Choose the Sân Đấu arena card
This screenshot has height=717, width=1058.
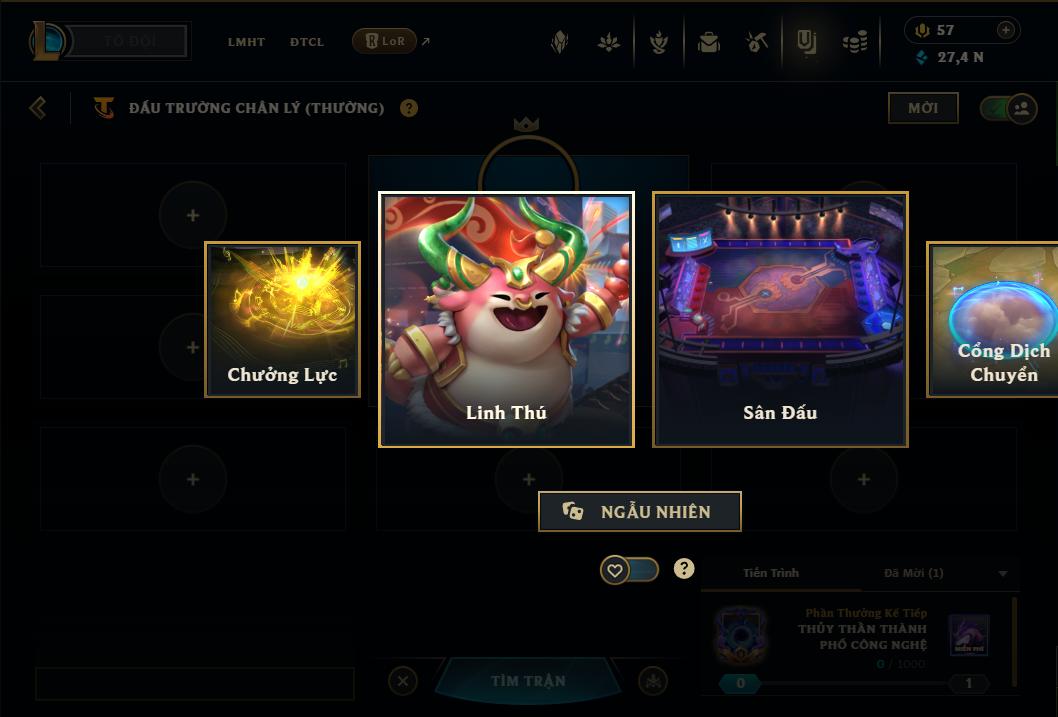[x=780, y=319]
